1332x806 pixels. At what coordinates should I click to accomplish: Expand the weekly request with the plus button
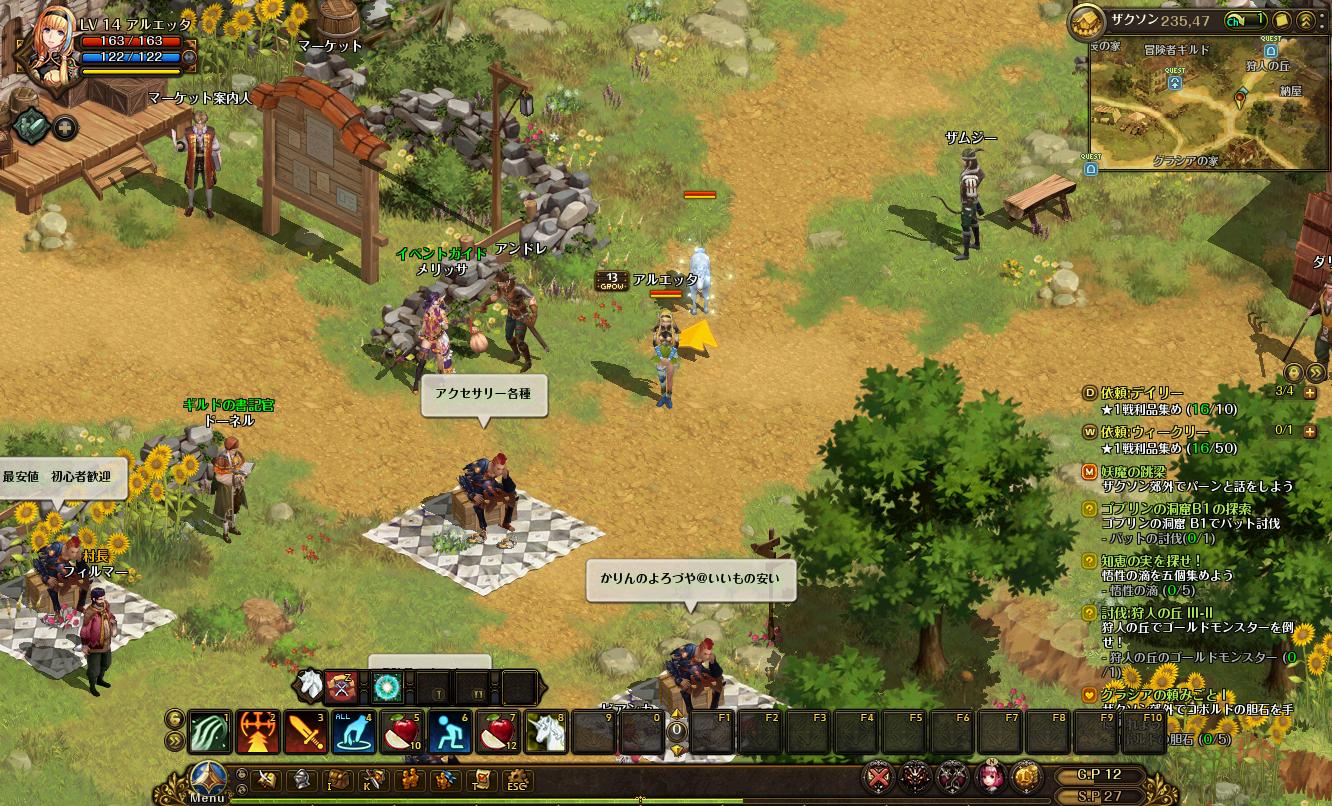point(1310,432)
